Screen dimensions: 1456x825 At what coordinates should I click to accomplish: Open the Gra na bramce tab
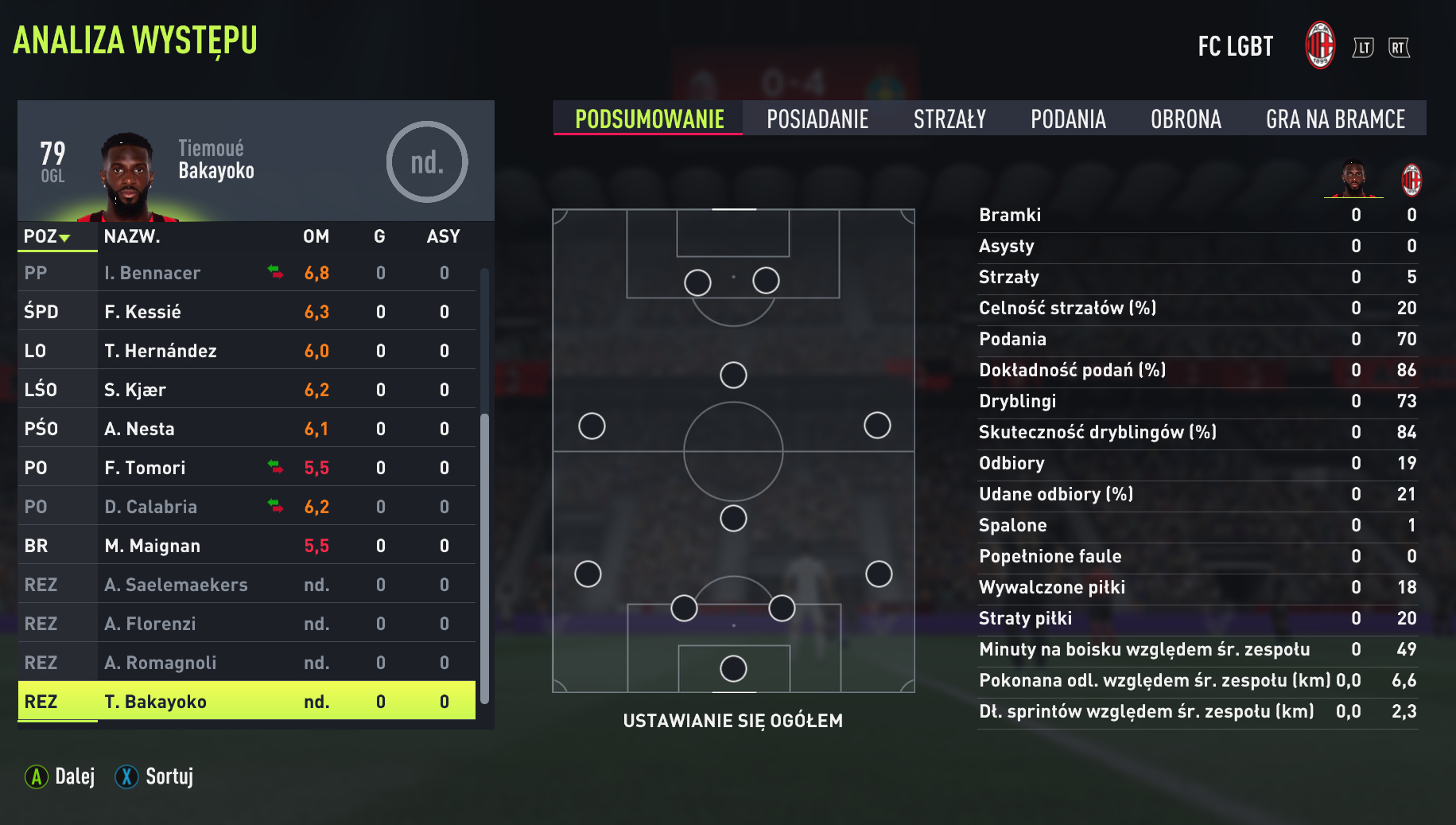click(x=1335, y=119)
